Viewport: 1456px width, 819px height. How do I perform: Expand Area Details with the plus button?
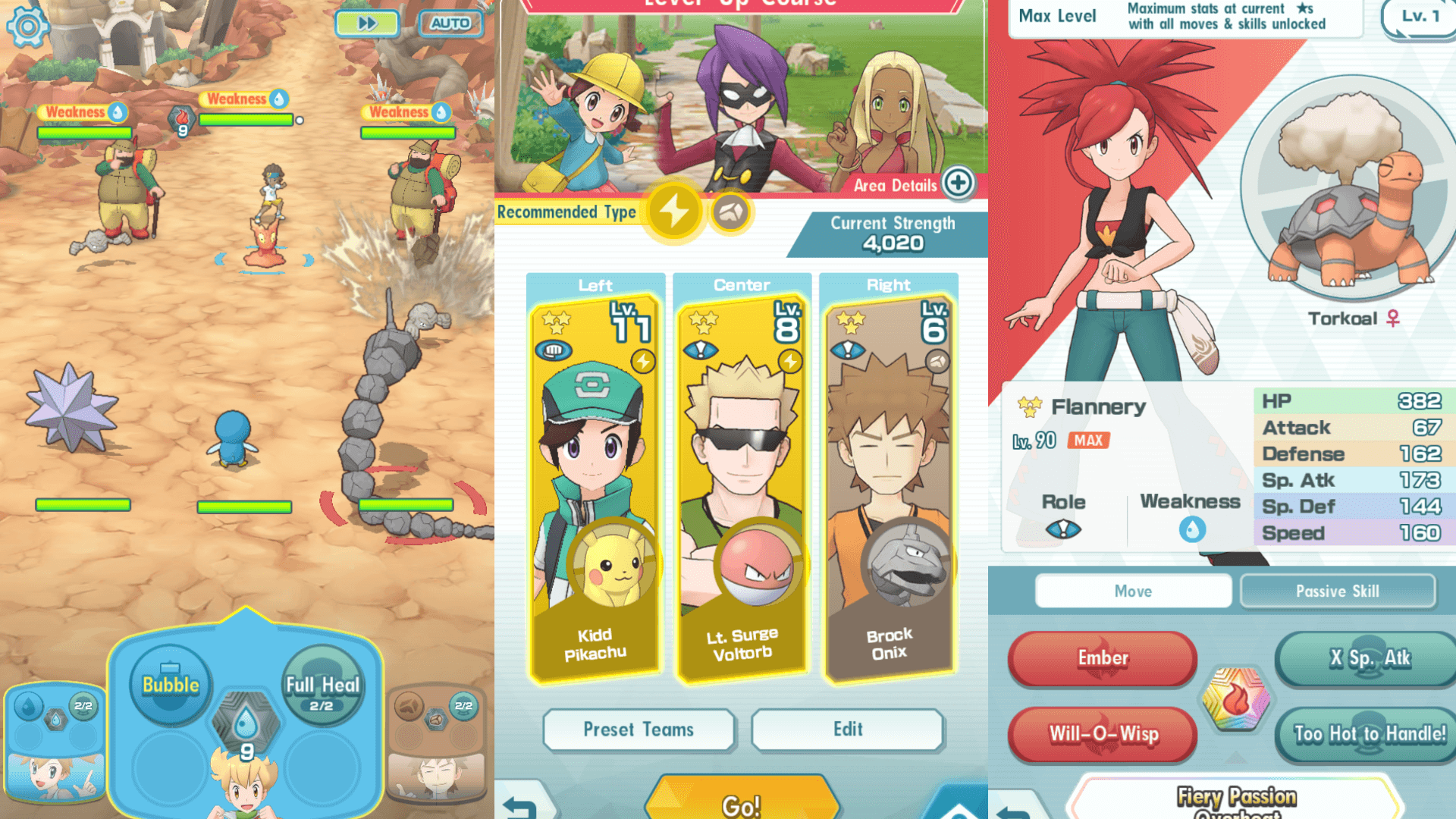click(957, 183)
